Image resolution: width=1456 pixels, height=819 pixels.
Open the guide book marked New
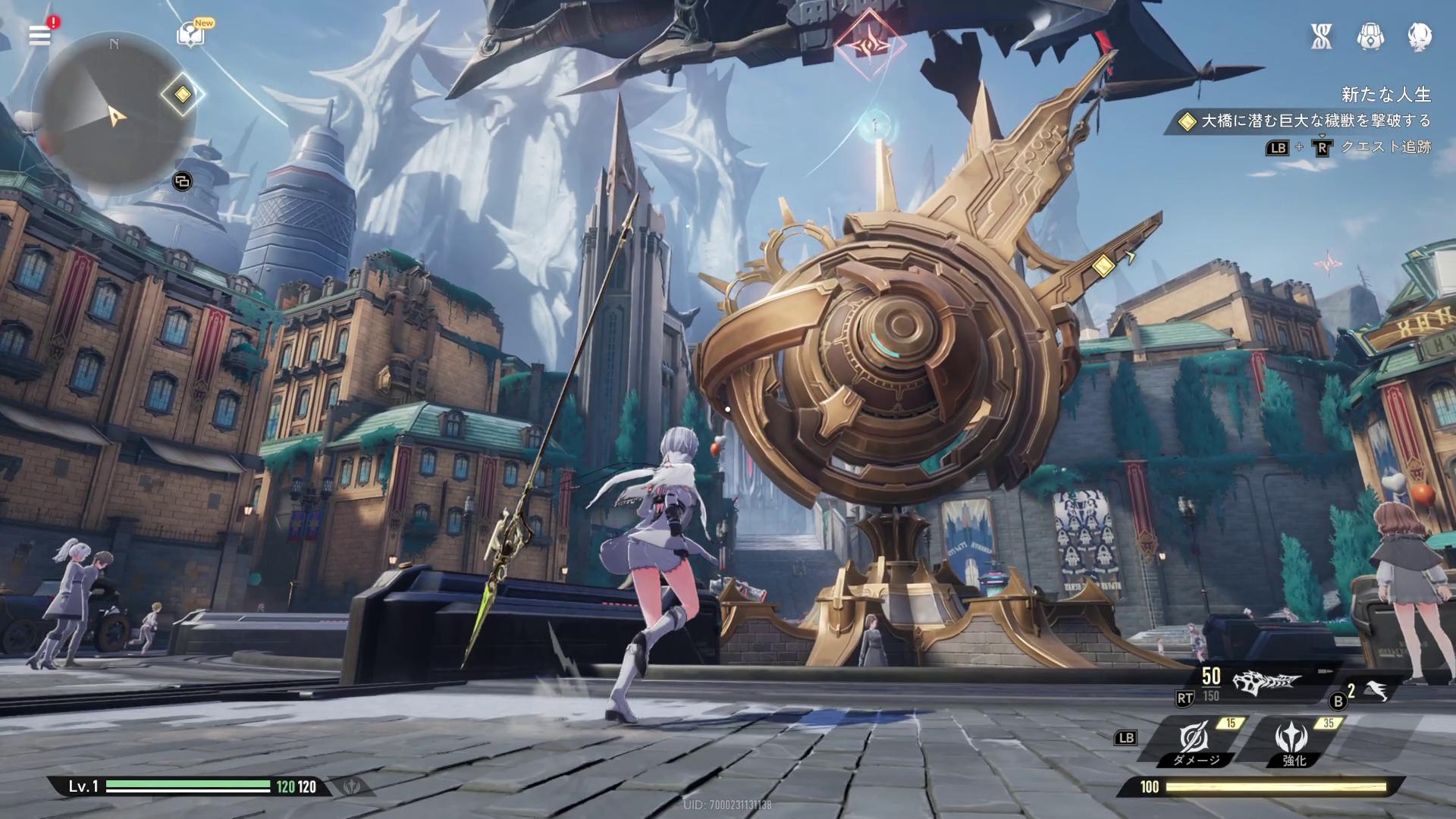click(x=190, y=35)
